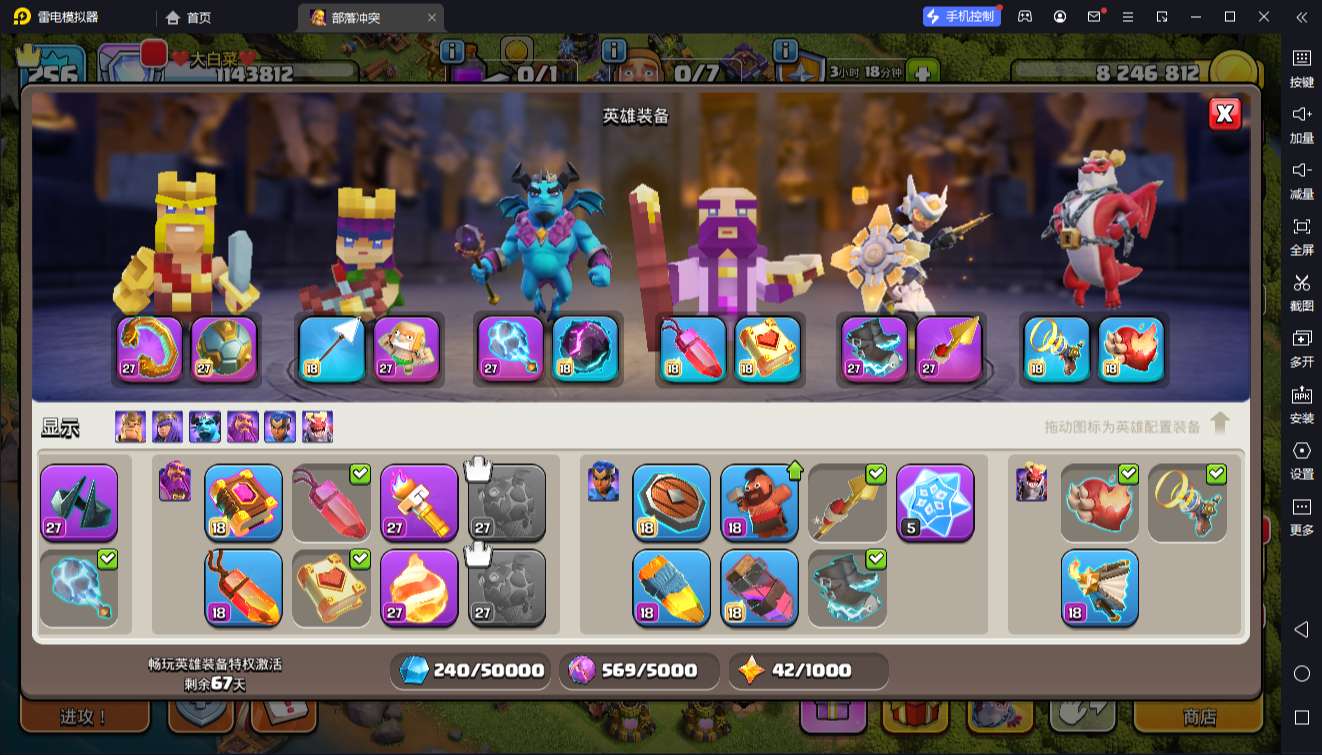Viewport: 1322px width, 755px height.
Task: Pick the flaming Heroic Torch equipment
Action: [419, 502]
